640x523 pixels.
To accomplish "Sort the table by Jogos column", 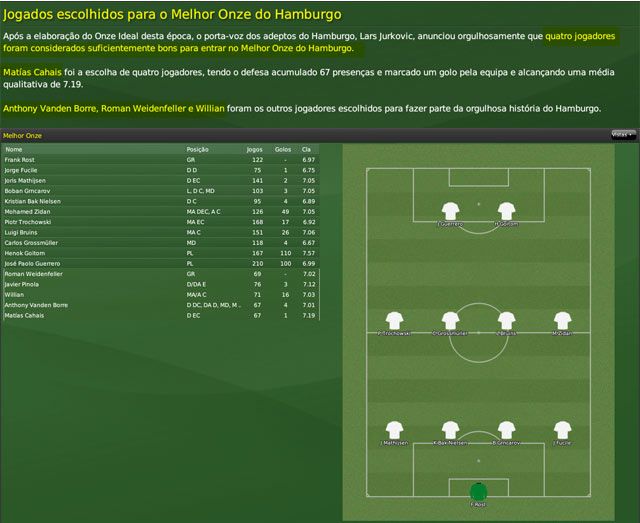I will [254, 149].
